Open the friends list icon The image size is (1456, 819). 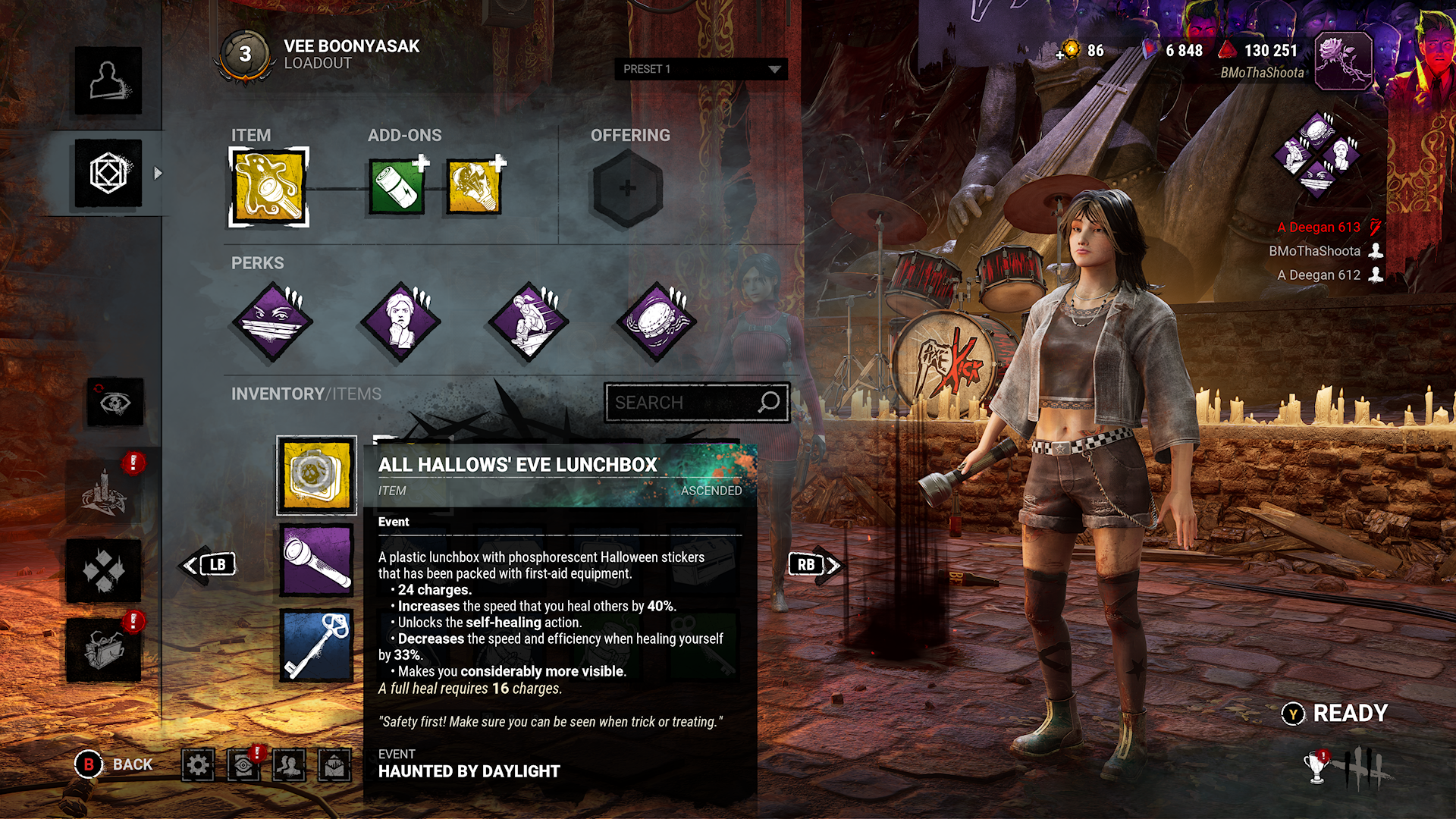(289, 764)
